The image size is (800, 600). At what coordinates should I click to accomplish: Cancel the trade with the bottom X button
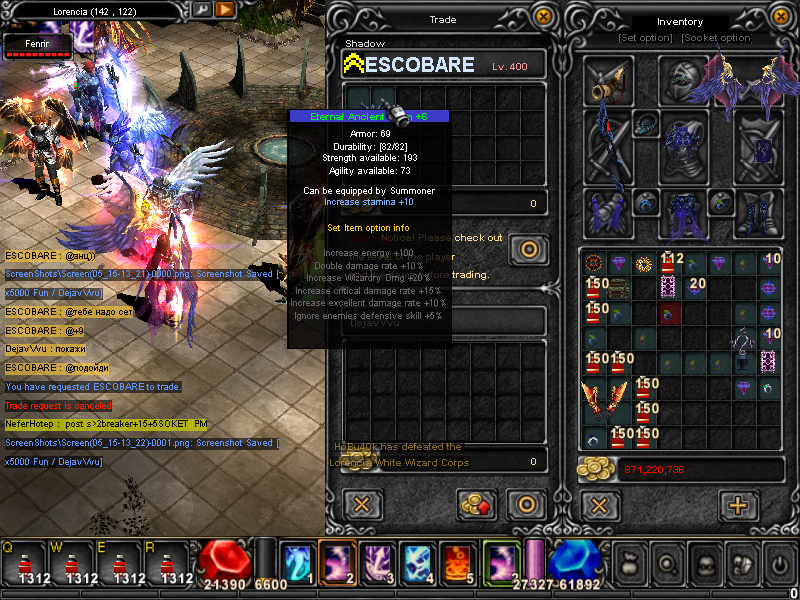pyautogui.click(x=364, y=503)
